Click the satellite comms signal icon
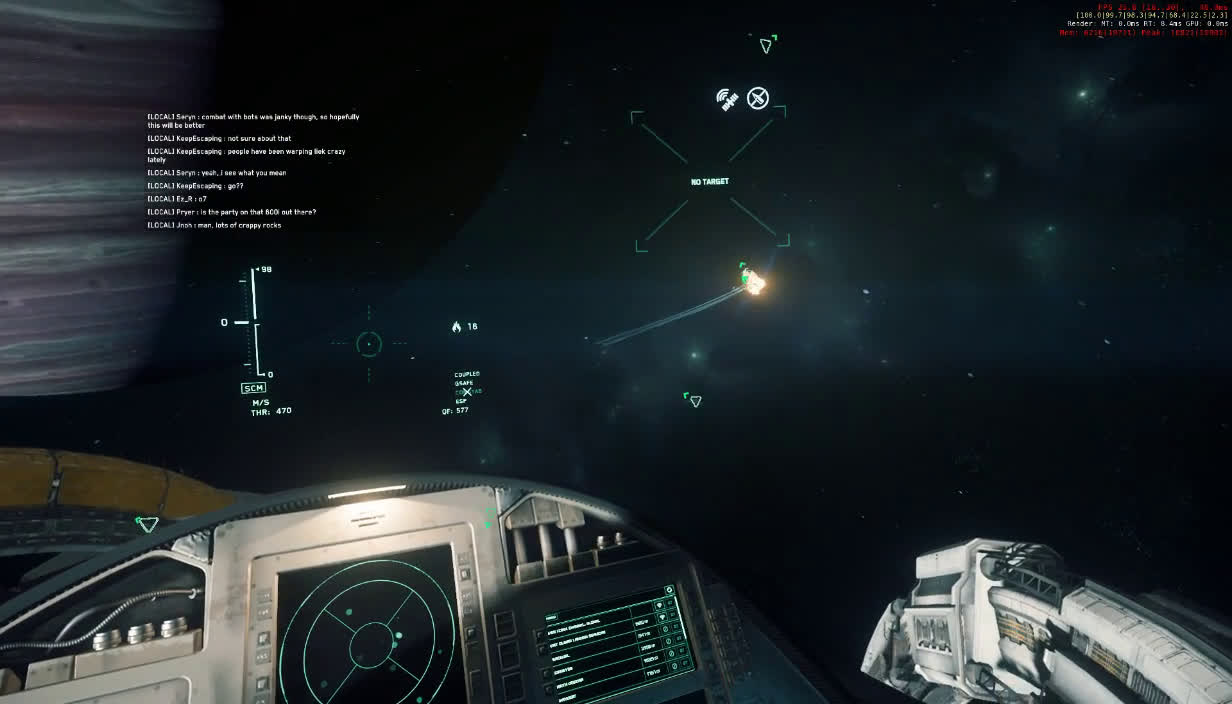The image size is (1232, 704). (x=727, y=98)
